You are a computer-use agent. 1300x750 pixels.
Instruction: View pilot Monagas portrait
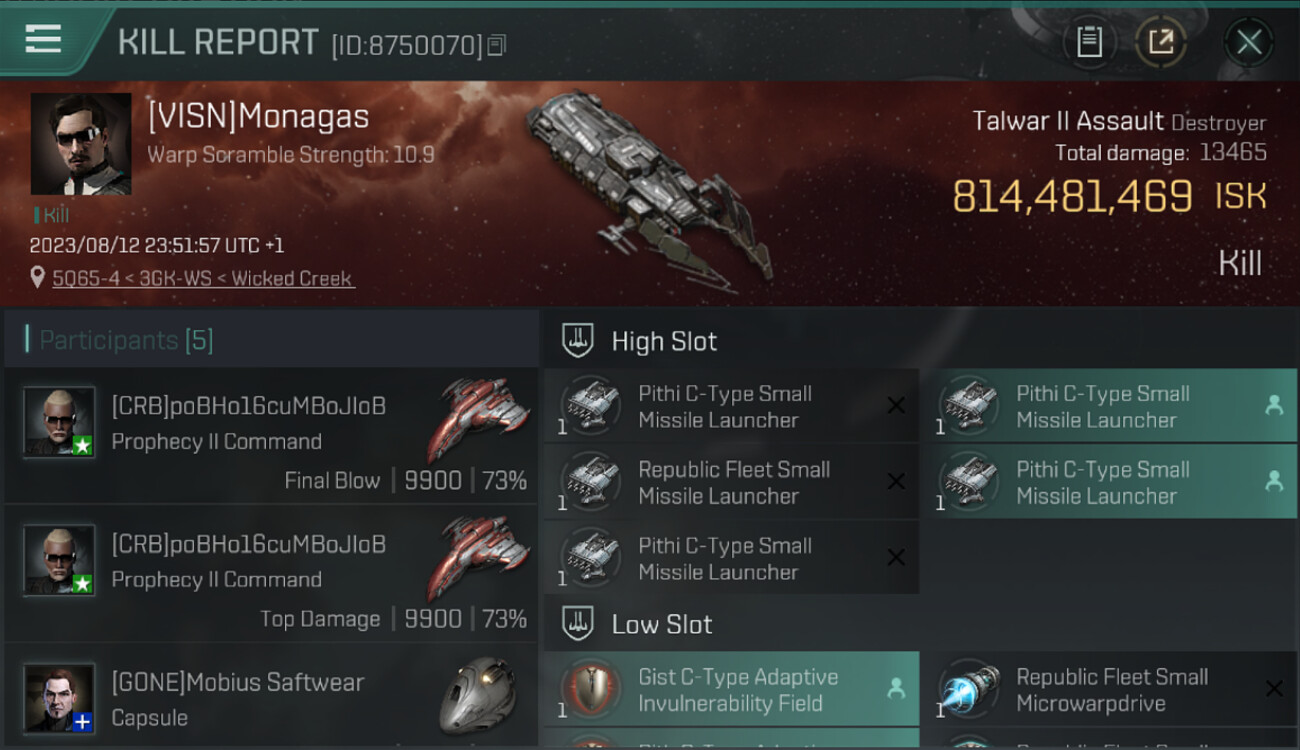click(81, 144)
